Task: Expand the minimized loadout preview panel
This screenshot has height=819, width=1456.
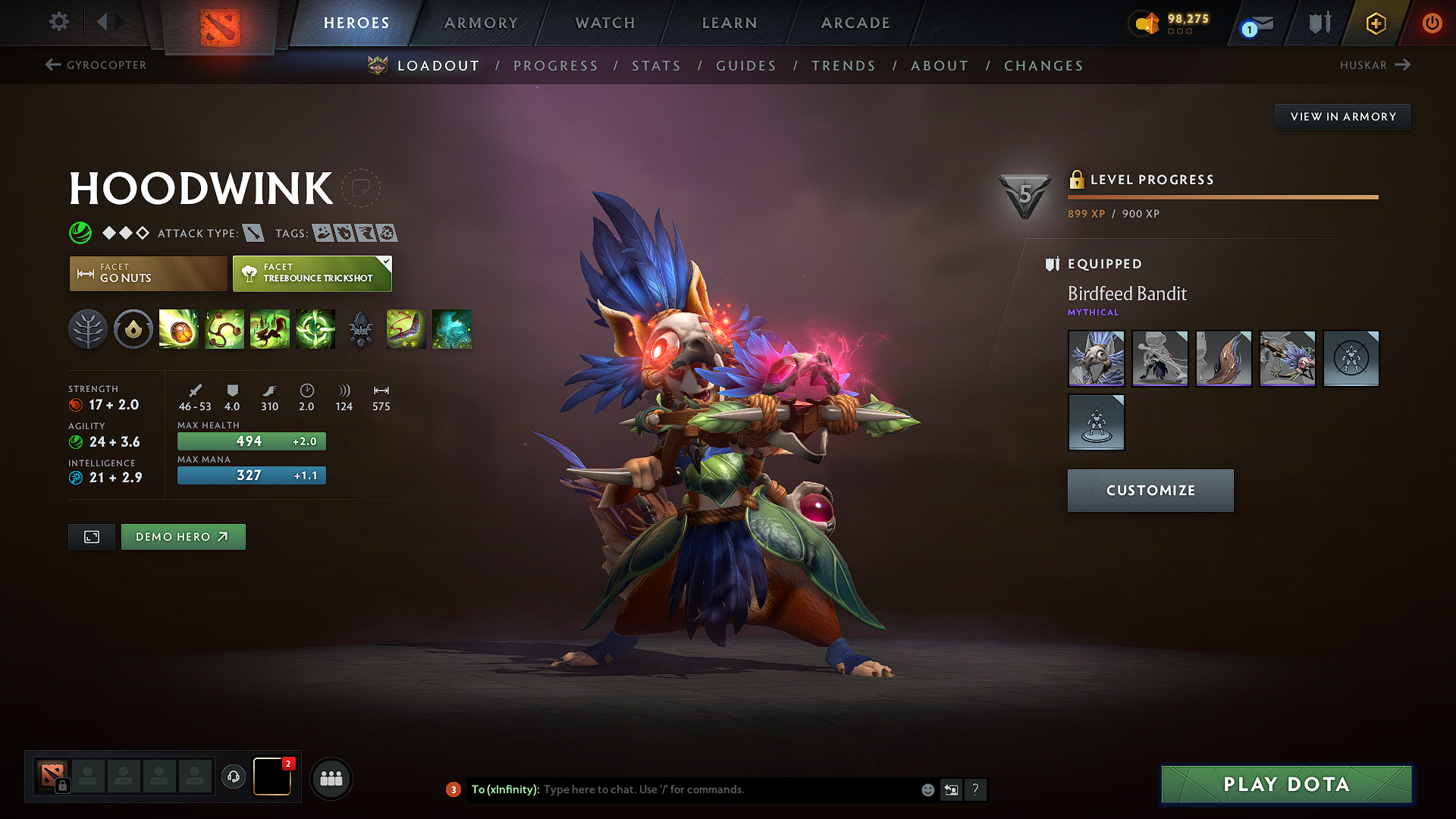Action: pos(91,536)
